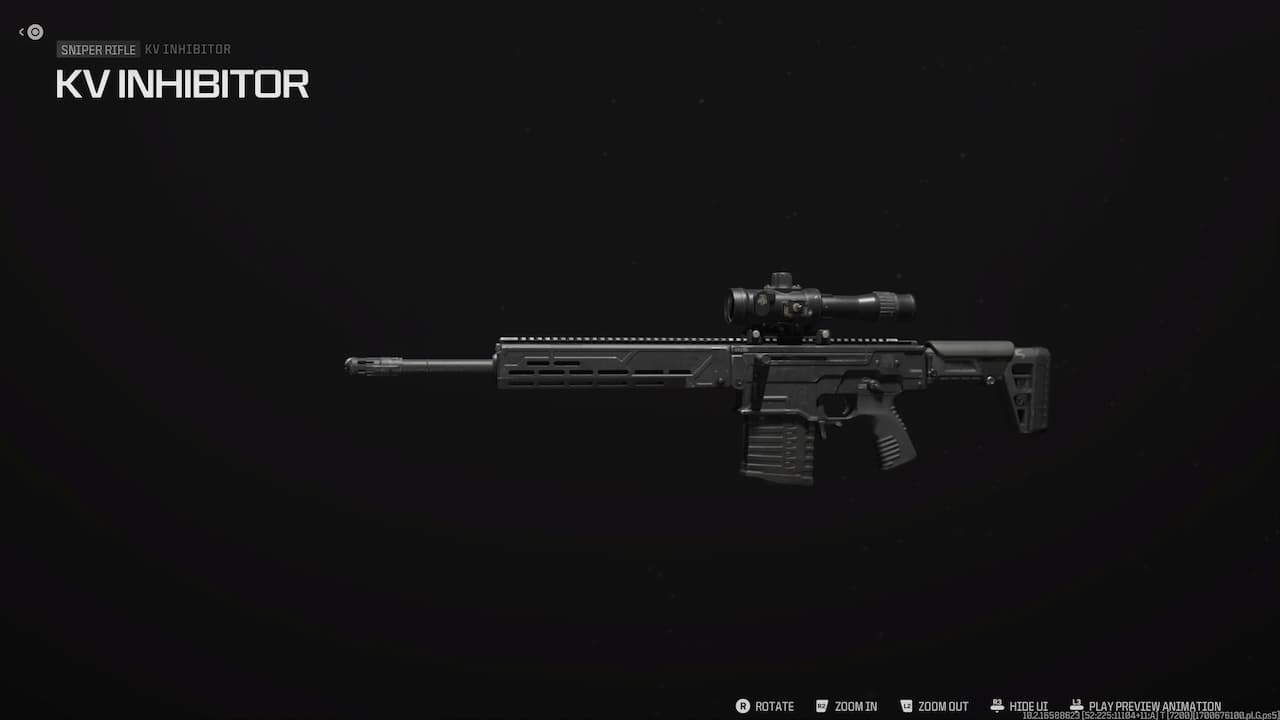This screenshot has width=1280, height=720.
Task: Open the Sniper Rifle category breadcrumb
Action: (x=97, y=50)
